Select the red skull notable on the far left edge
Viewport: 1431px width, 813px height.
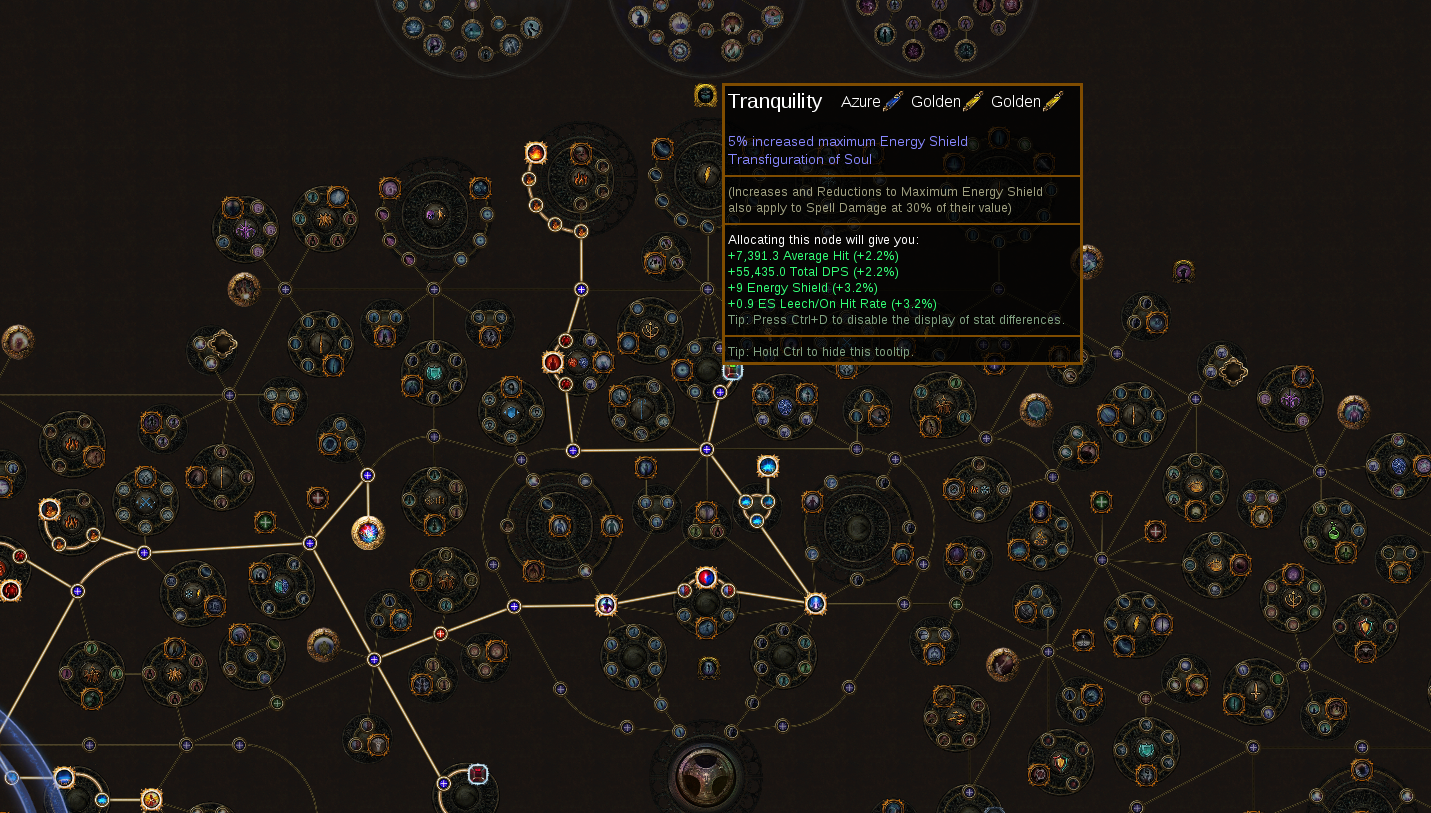click(x=10, y=590)
